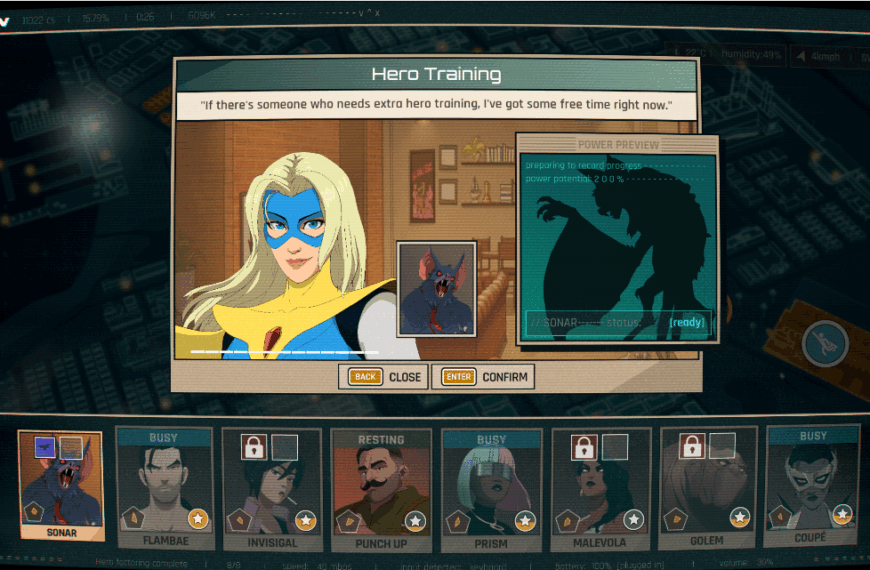Pick the locked Golem hero card
870x570 pixels.
(x=709, y=488)
